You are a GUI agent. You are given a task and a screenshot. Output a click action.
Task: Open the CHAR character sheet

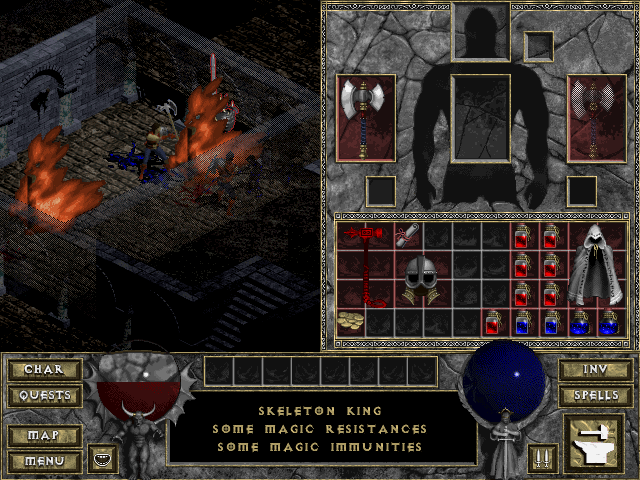coord(43,370)
